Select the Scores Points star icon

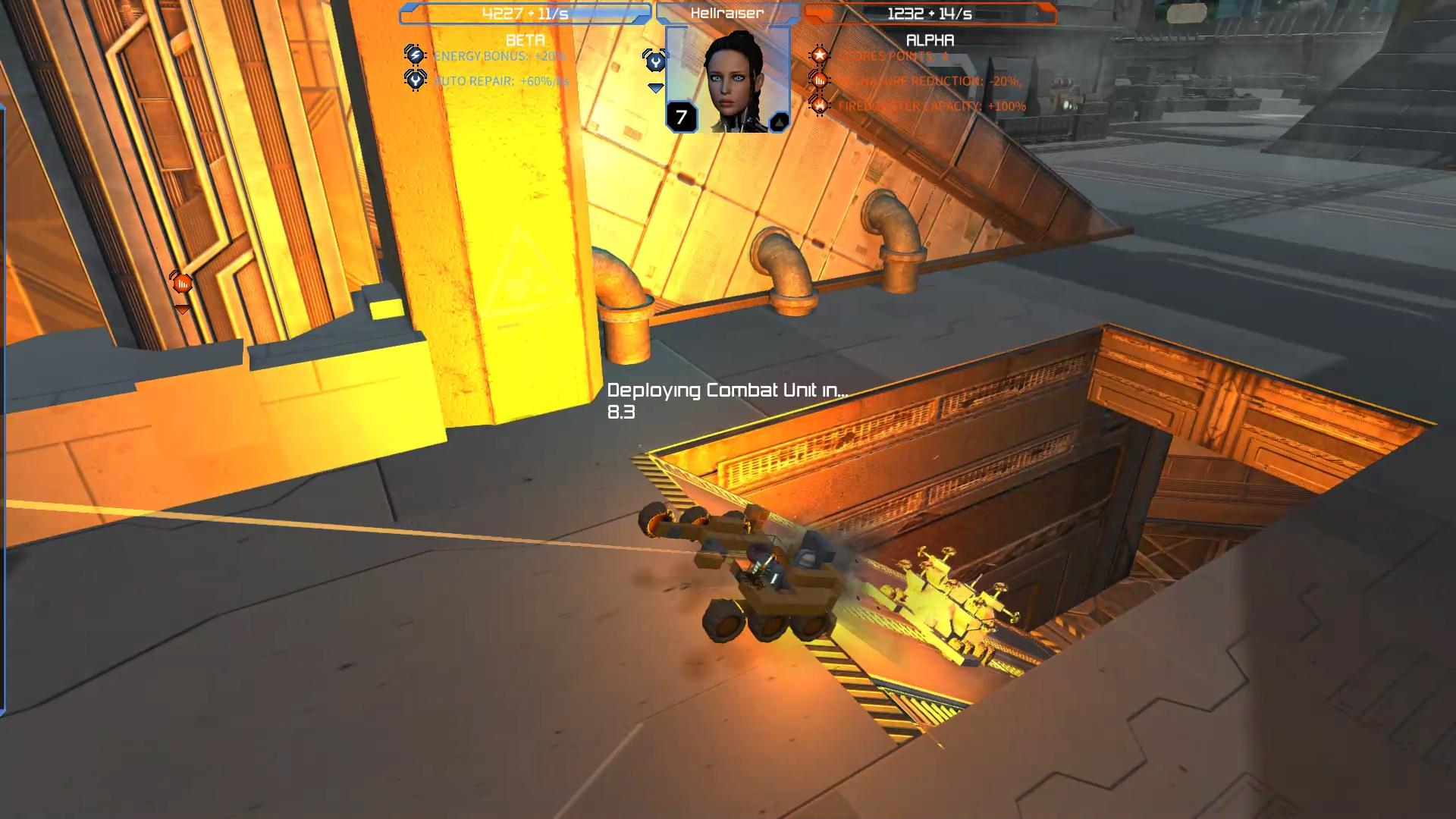point(821,54)
